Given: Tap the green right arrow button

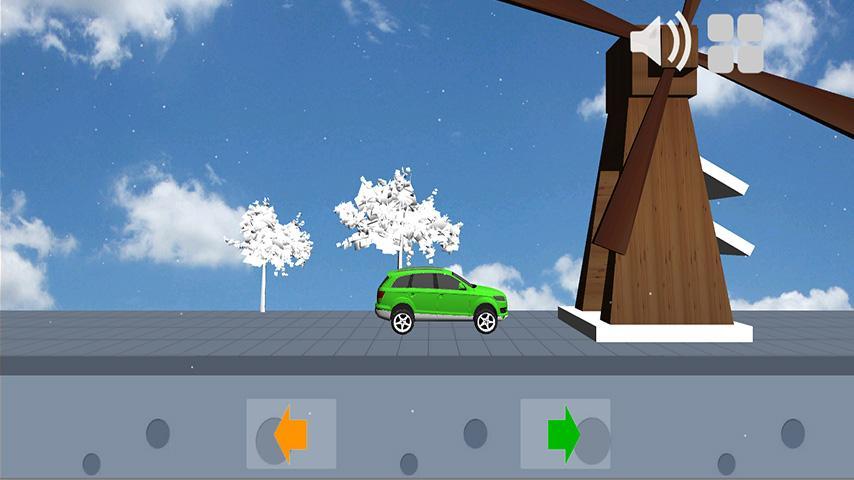Looking at the screenshot, I should [565, 434].
